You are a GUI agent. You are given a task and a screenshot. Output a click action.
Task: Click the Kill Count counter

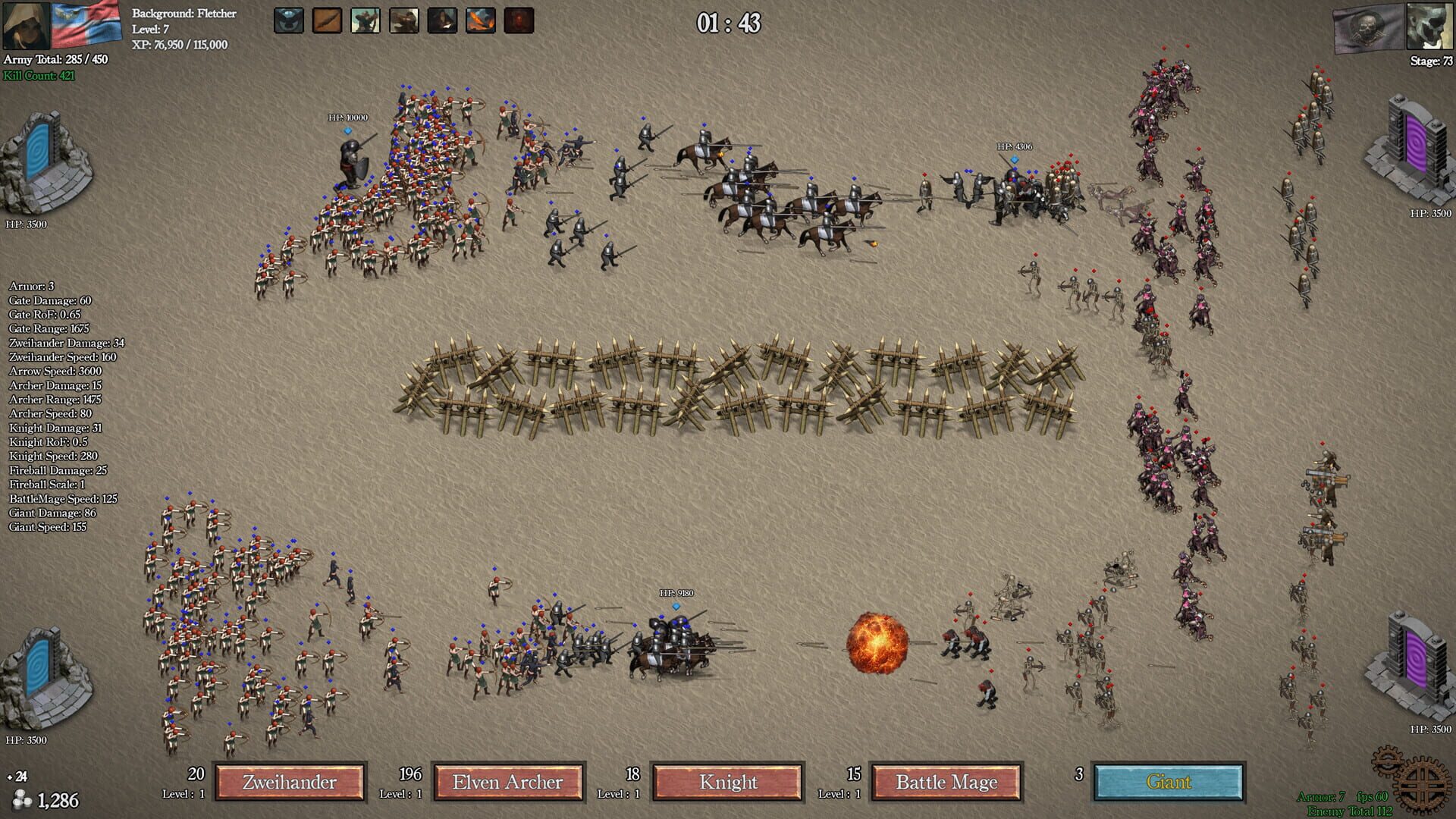[x=38, y=74]
